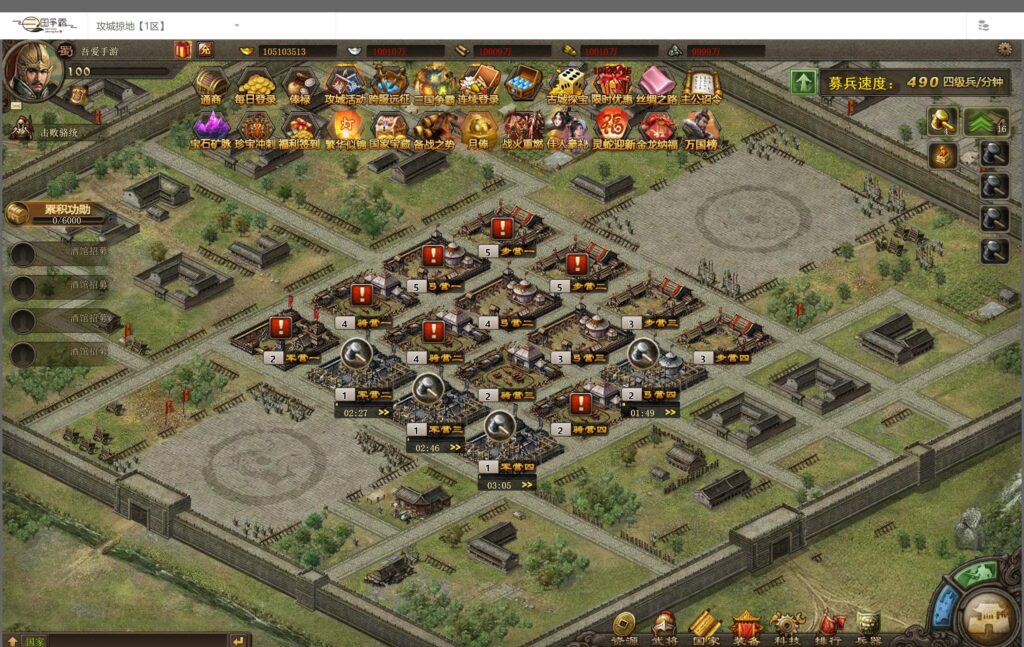
Task: Open the 国家 nation scroll menu
Action: point(705,627)
